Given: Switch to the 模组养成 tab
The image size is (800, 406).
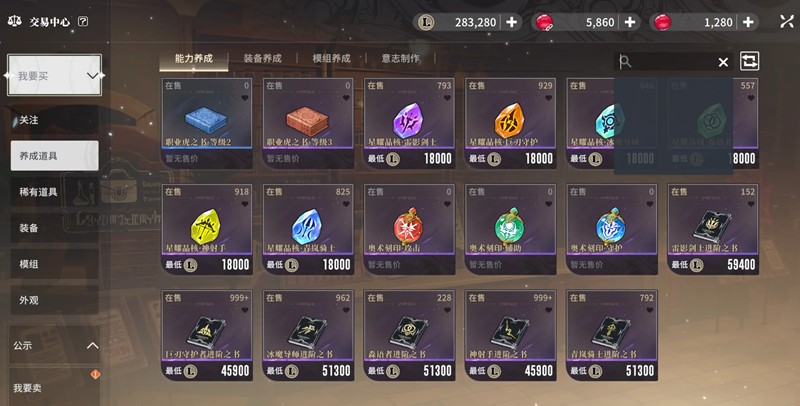Looking at the screenshot, I should pos(332,59).
